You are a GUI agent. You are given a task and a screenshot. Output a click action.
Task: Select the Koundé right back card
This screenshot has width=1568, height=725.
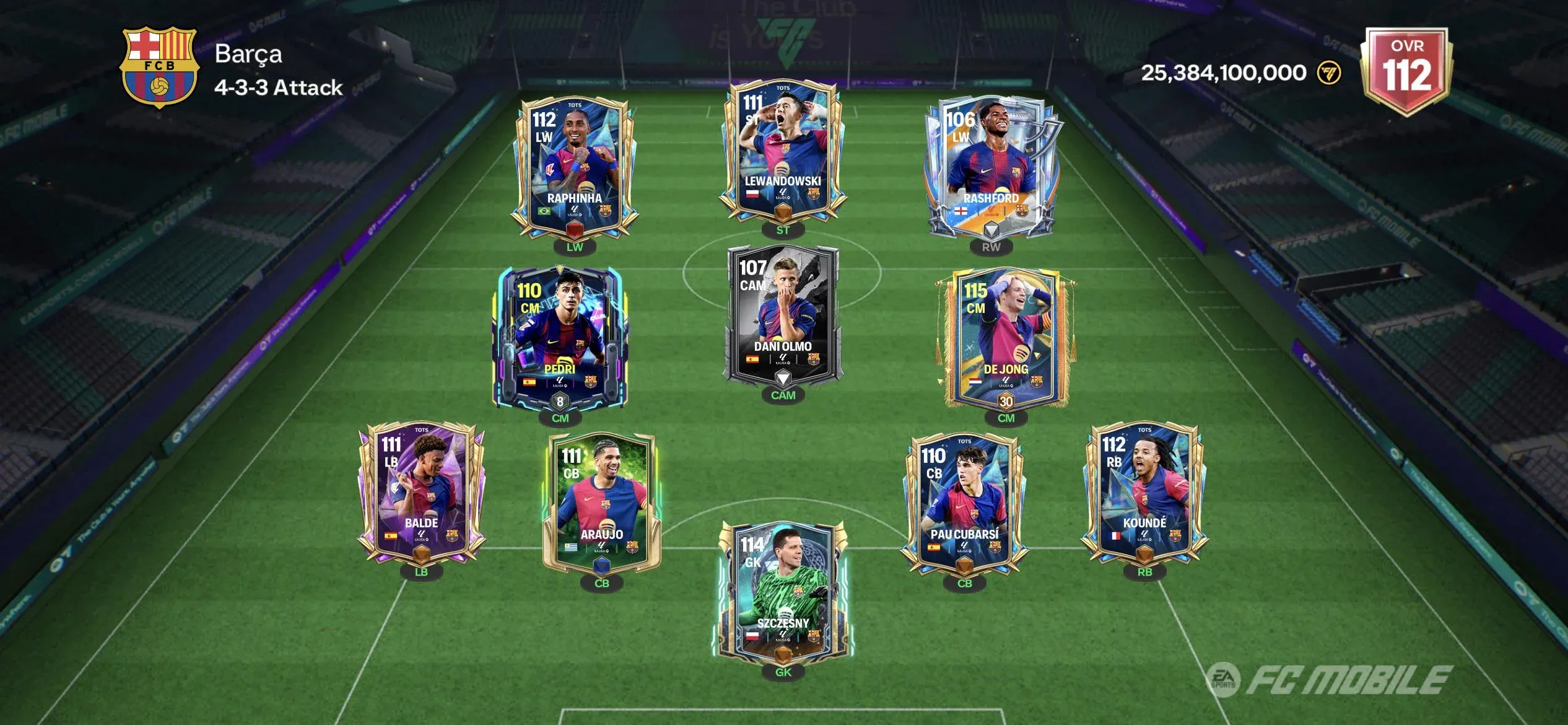[1144, 493]
